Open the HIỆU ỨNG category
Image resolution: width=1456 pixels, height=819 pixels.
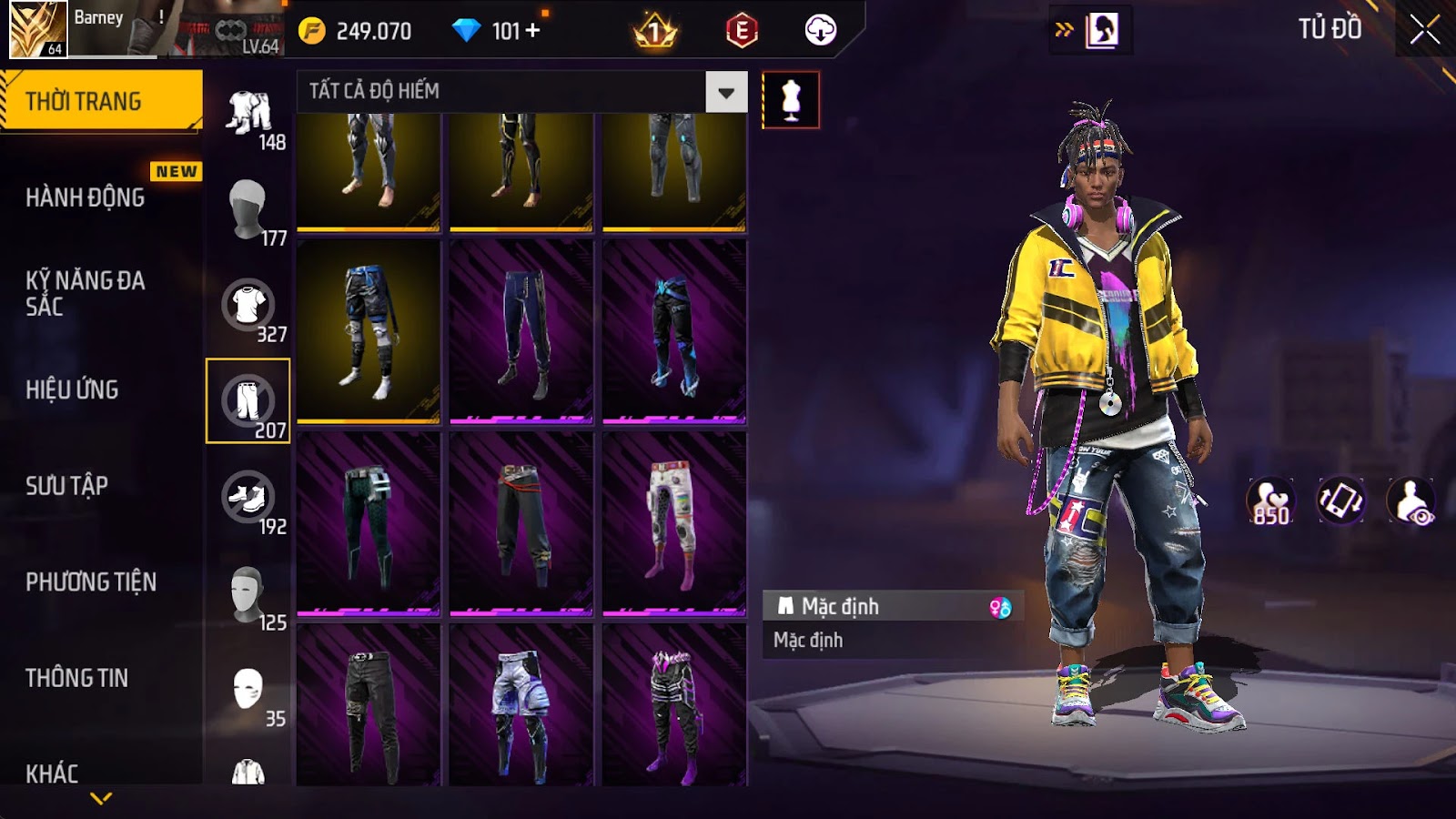pyautogui.click(x=73, y=389)
